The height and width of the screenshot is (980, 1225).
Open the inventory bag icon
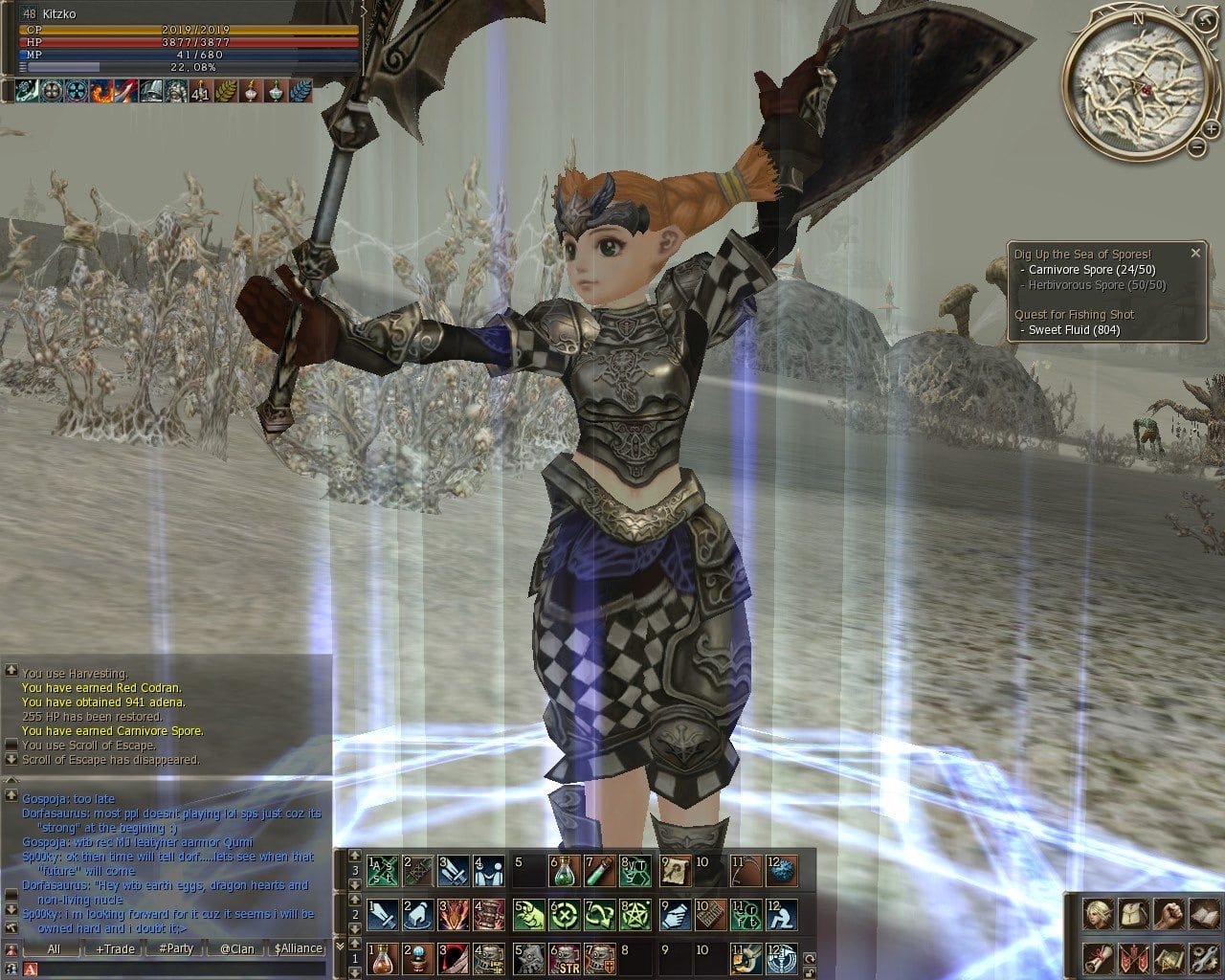[x=1133, y=914]
